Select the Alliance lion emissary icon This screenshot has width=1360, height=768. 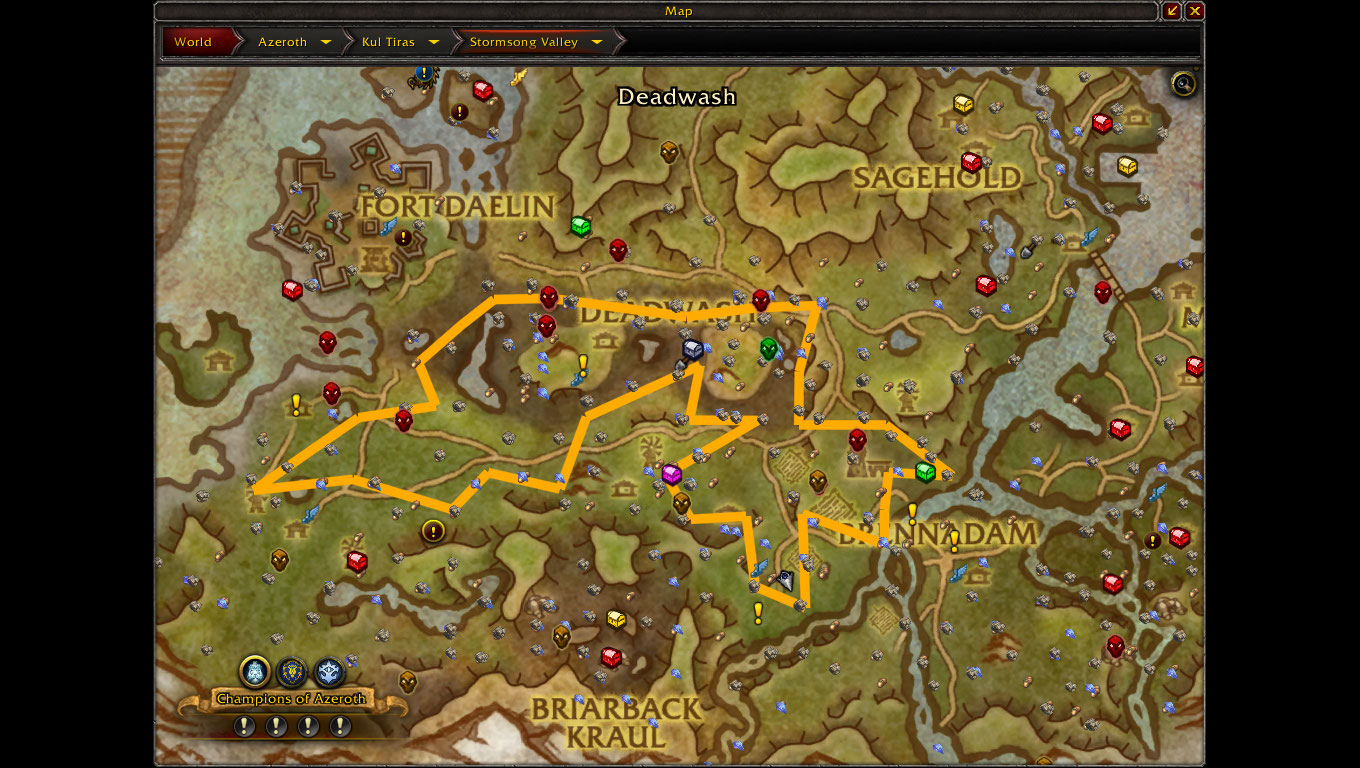click(292, 671)
